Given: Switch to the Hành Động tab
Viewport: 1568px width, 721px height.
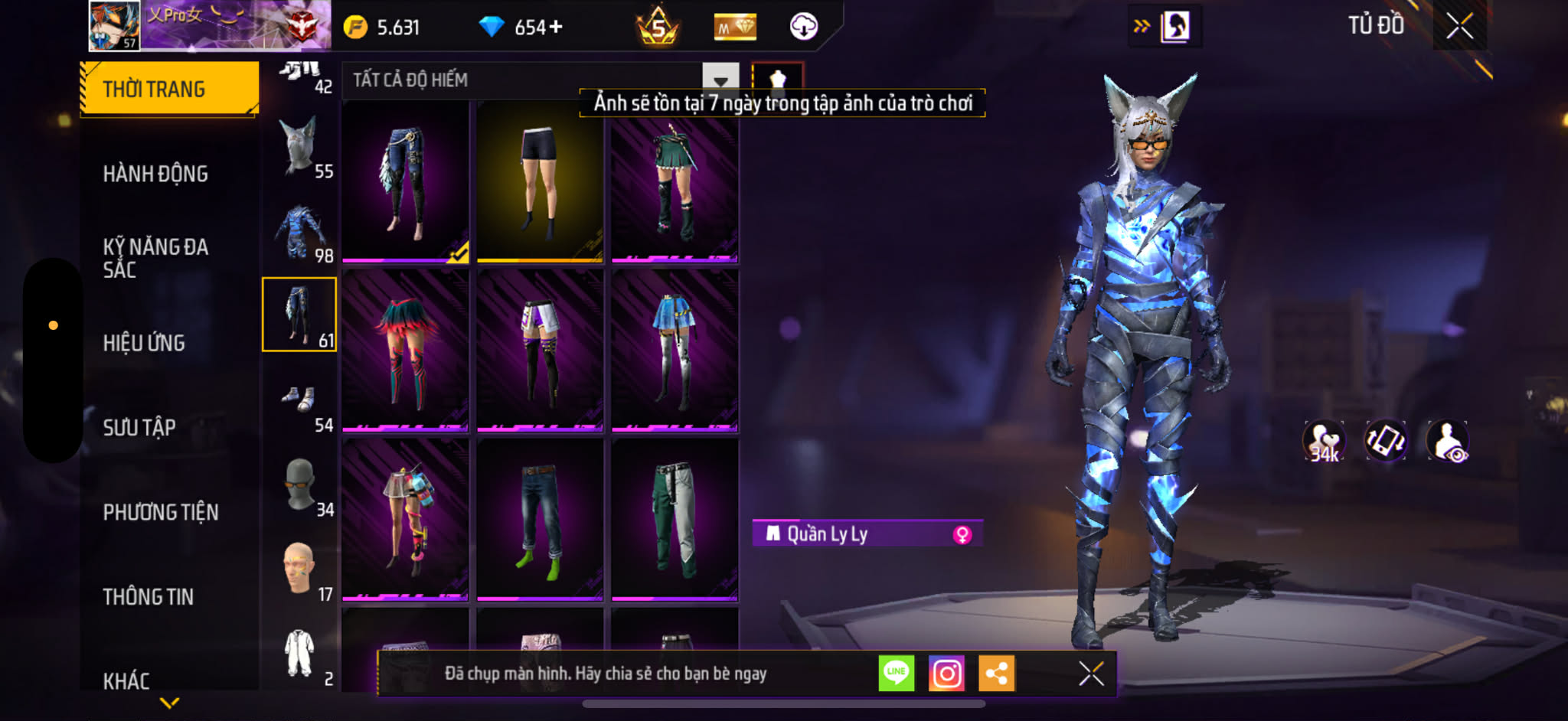Looking at the screenshot, I should click(155, 174).
